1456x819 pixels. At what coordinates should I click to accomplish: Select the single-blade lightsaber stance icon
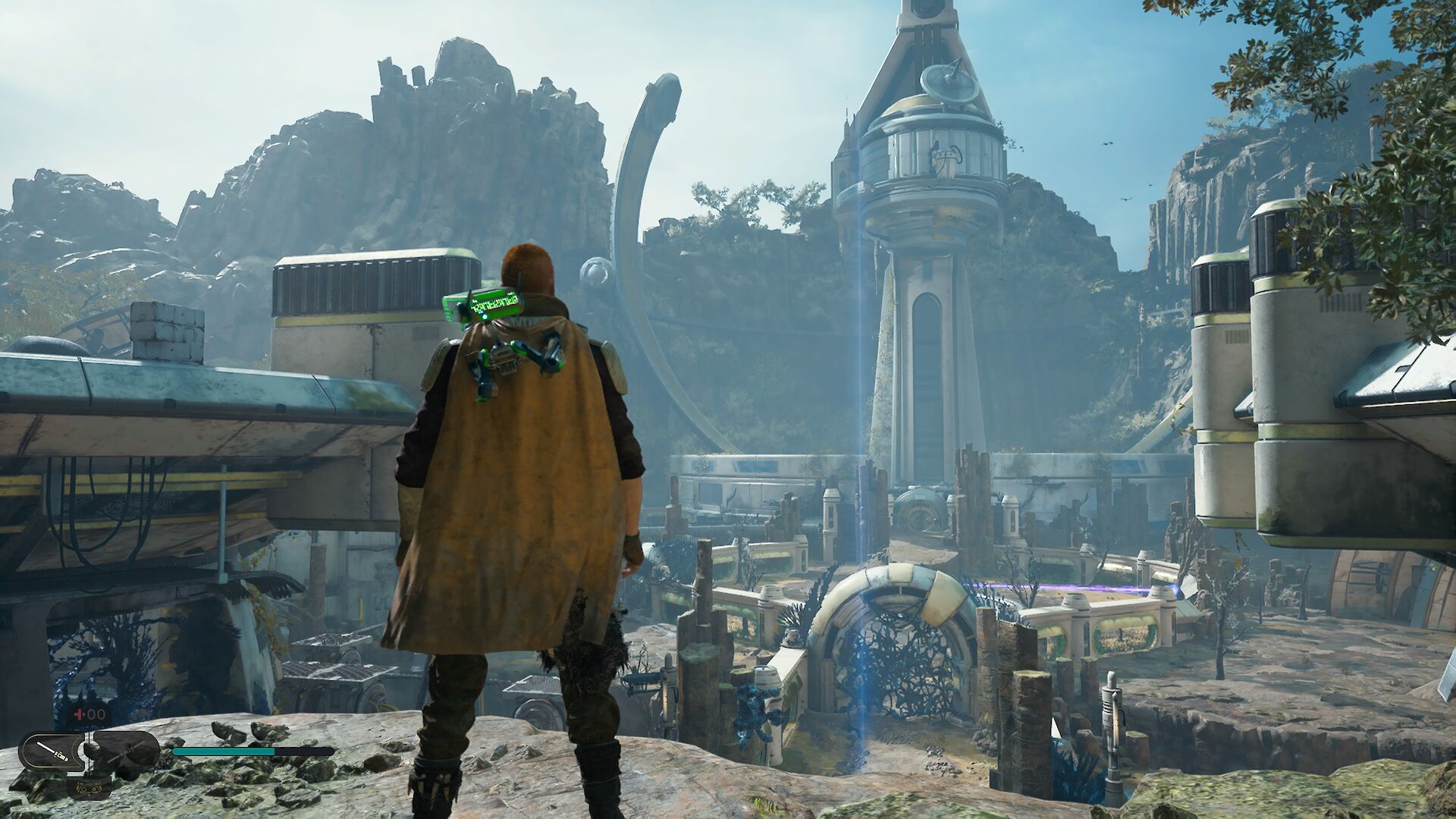pyautogui.click(x=53, y=752)
